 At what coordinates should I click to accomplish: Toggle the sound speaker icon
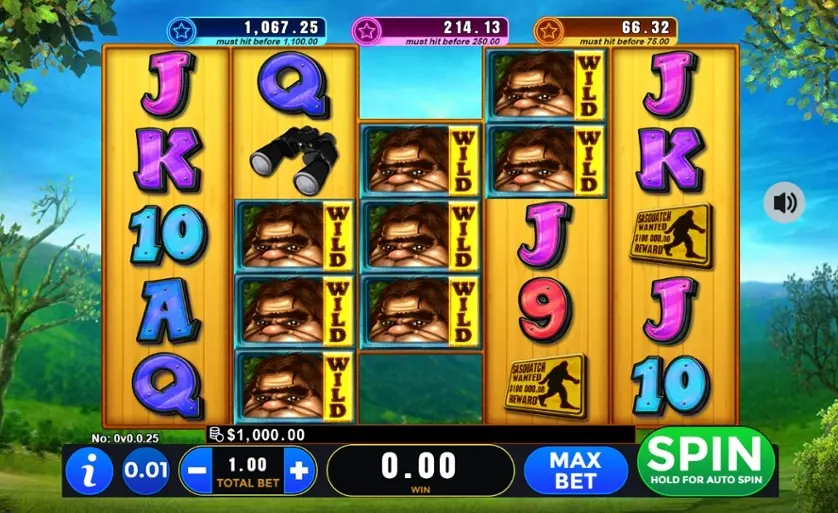tap(784, 203)
